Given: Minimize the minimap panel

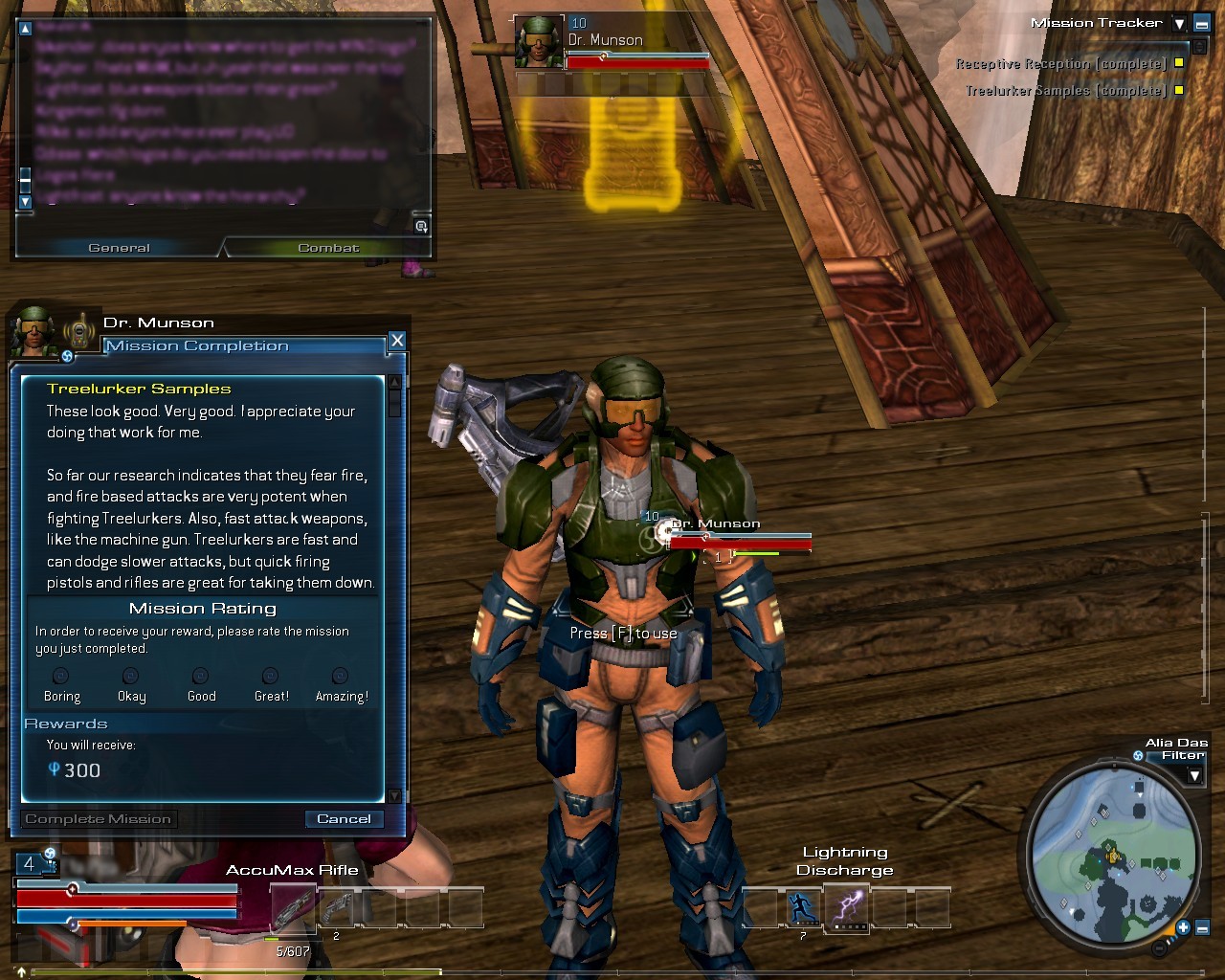Looking at the screenshot, I should (x=1203, y=927).
